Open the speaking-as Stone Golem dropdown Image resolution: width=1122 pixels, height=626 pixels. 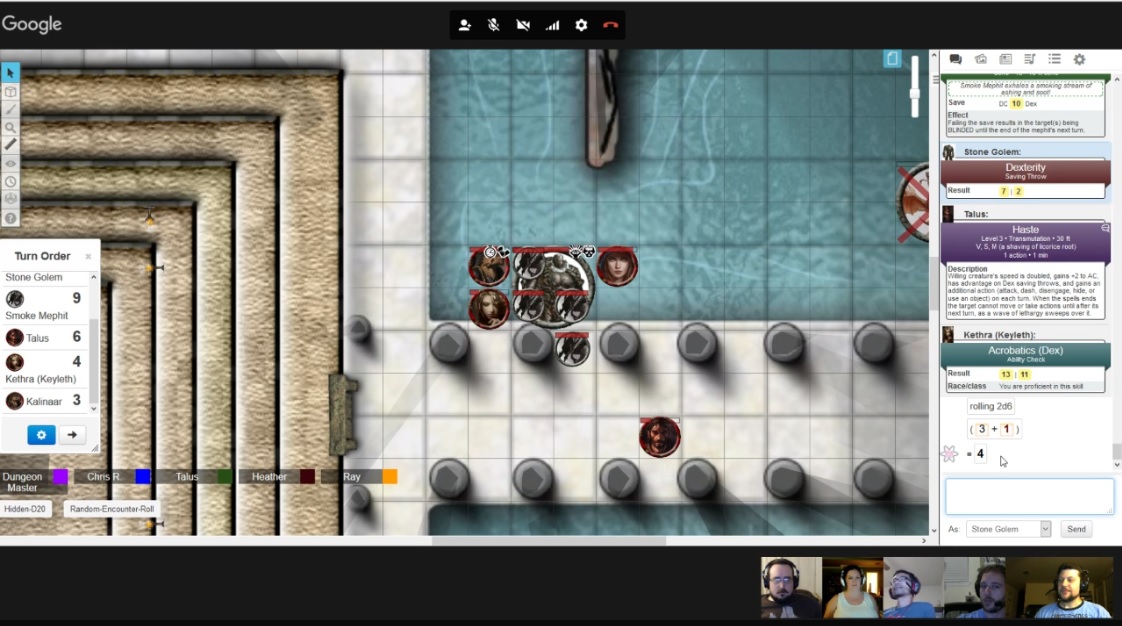[1008, 529]
